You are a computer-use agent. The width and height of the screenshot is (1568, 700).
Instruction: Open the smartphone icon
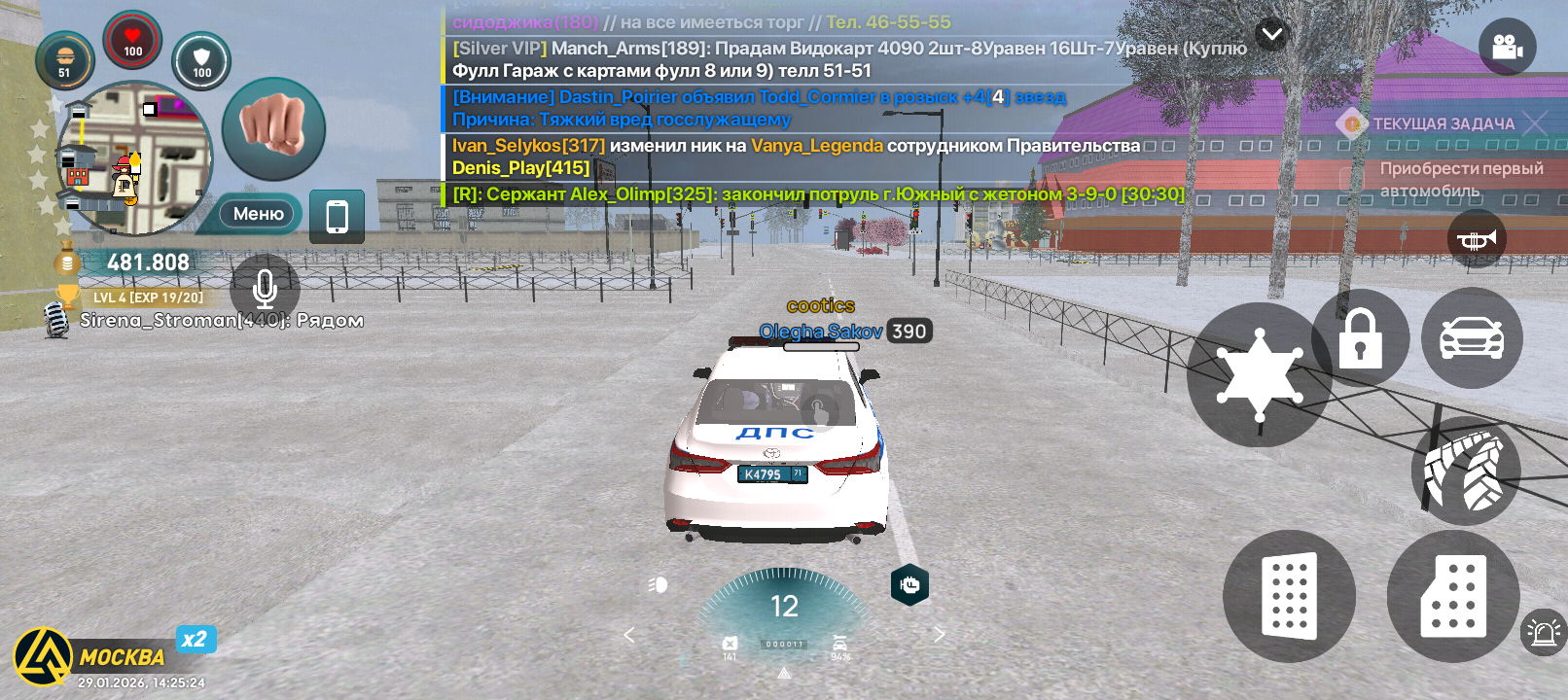(x=337, y=216)
